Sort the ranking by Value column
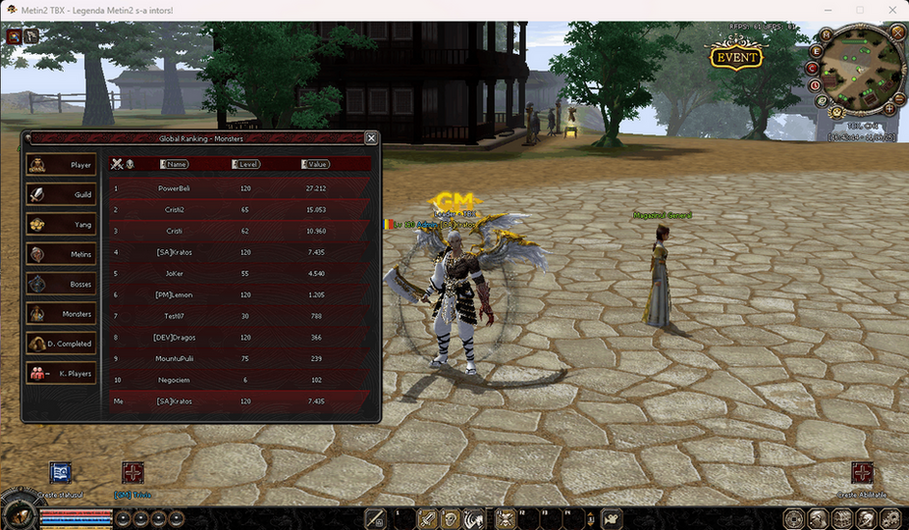The height and width of the screenshot is (530, 909). pos(316,164)
